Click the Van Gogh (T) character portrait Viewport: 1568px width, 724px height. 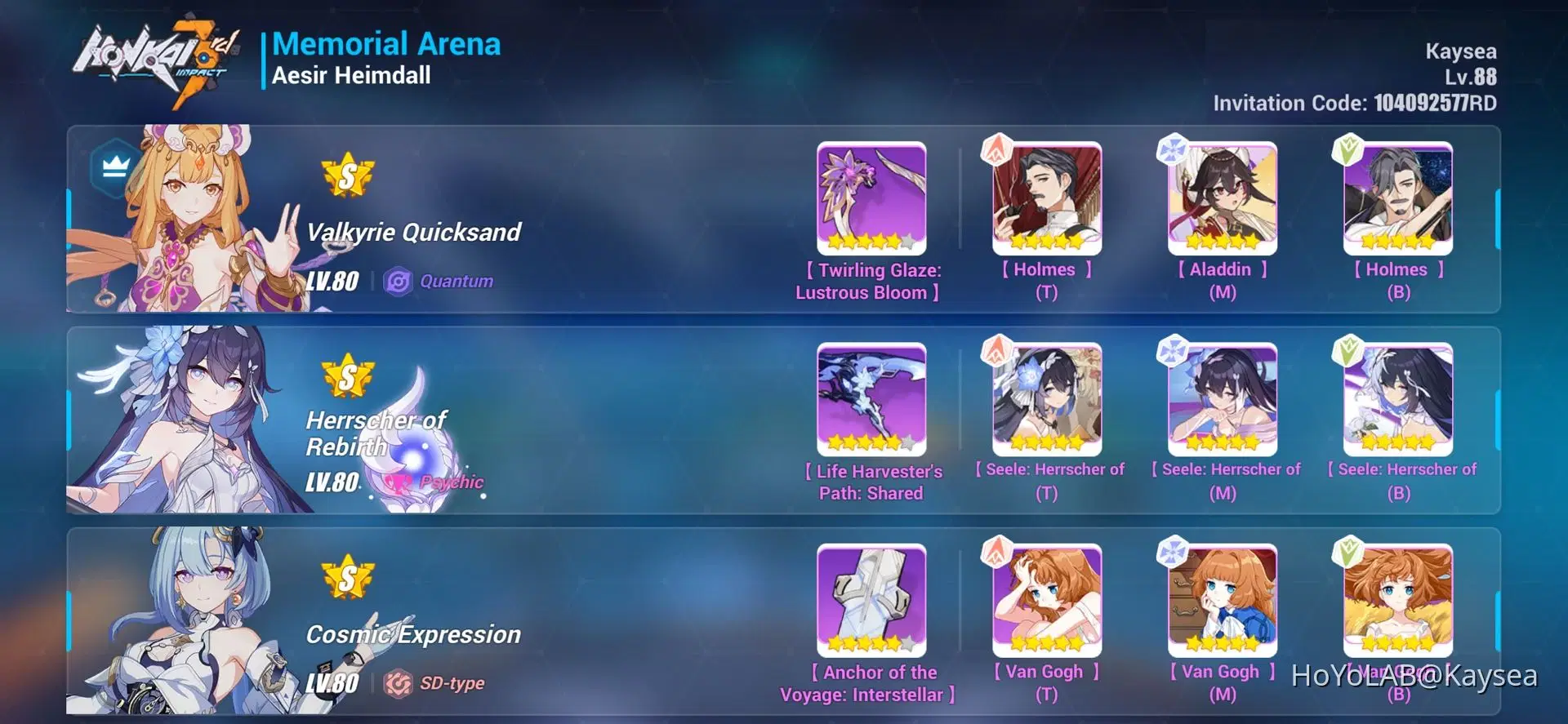(1045, 598)
